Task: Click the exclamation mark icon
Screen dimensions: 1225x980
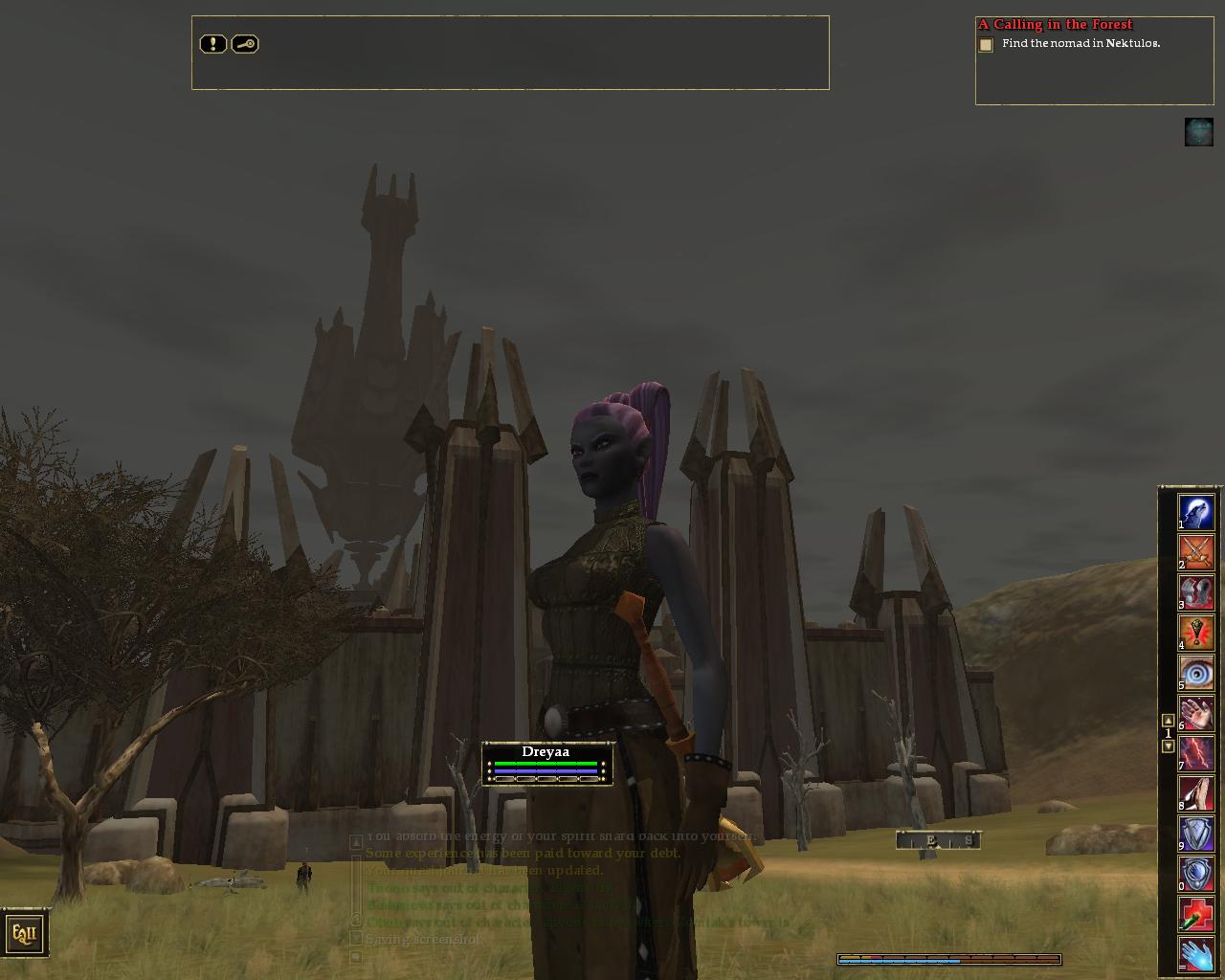Action: click(212, 44)
